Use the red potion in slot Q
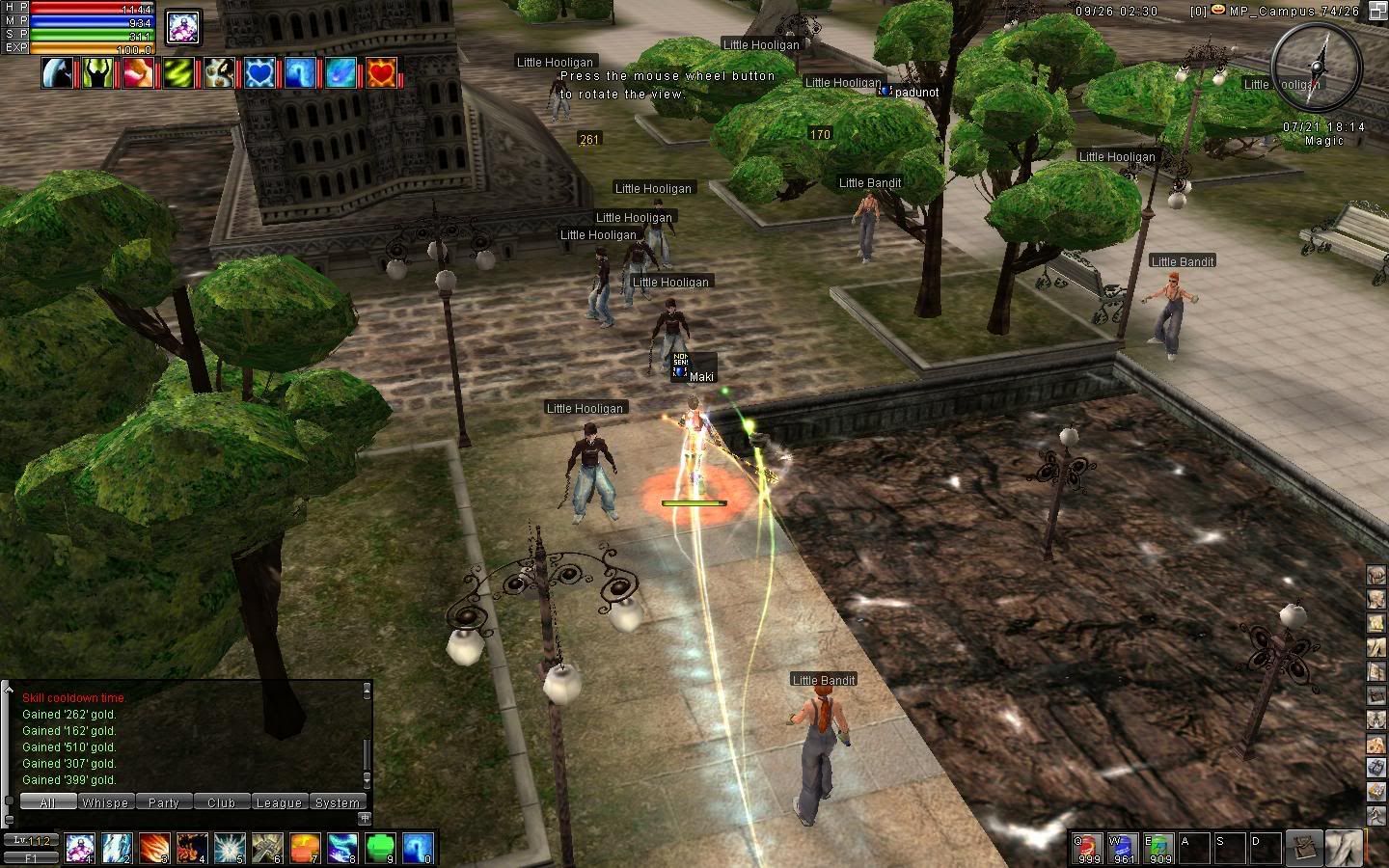The image size is (1389, 868). (x=1088, y=849)
